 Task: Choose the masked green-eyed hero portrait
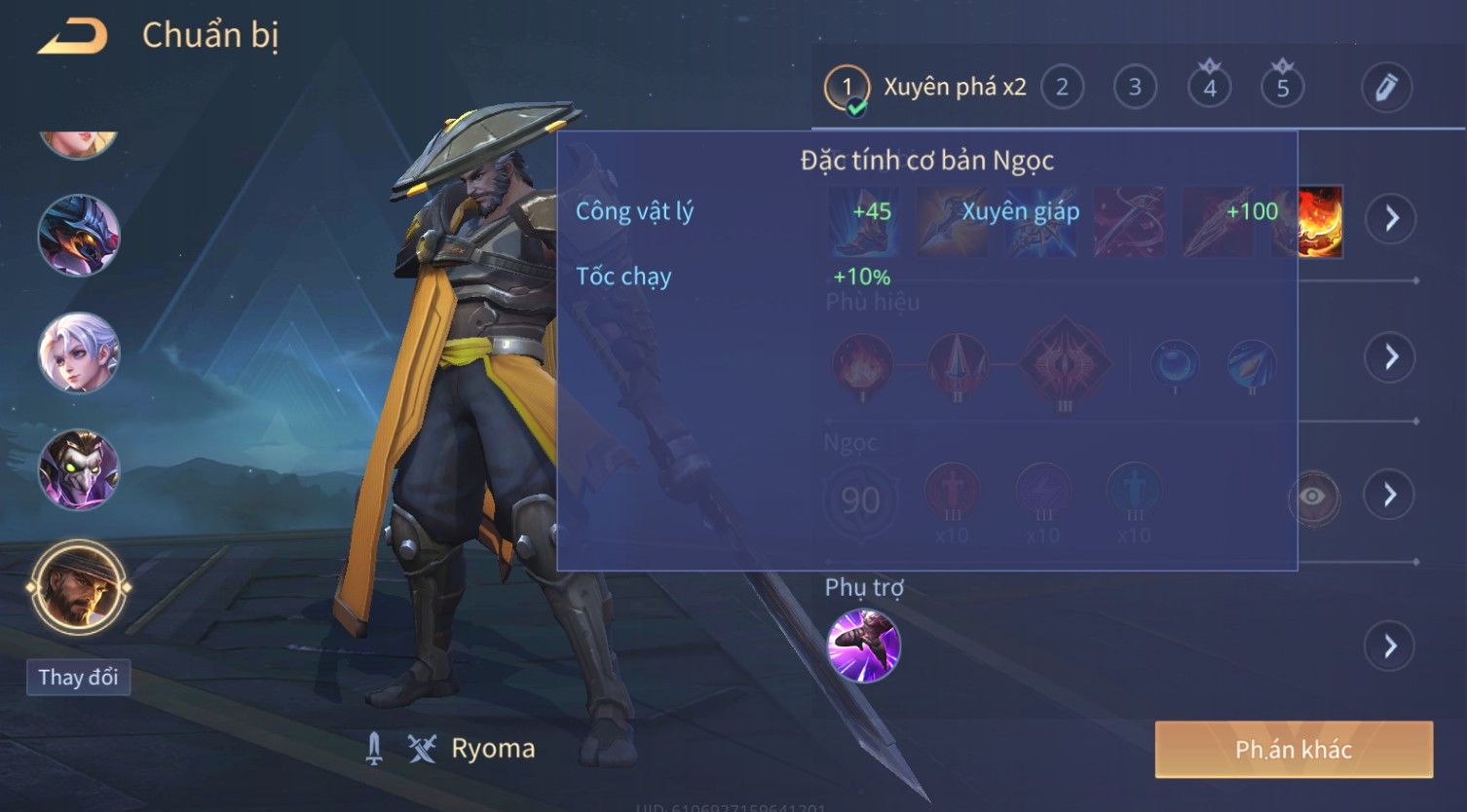point(78,469)
